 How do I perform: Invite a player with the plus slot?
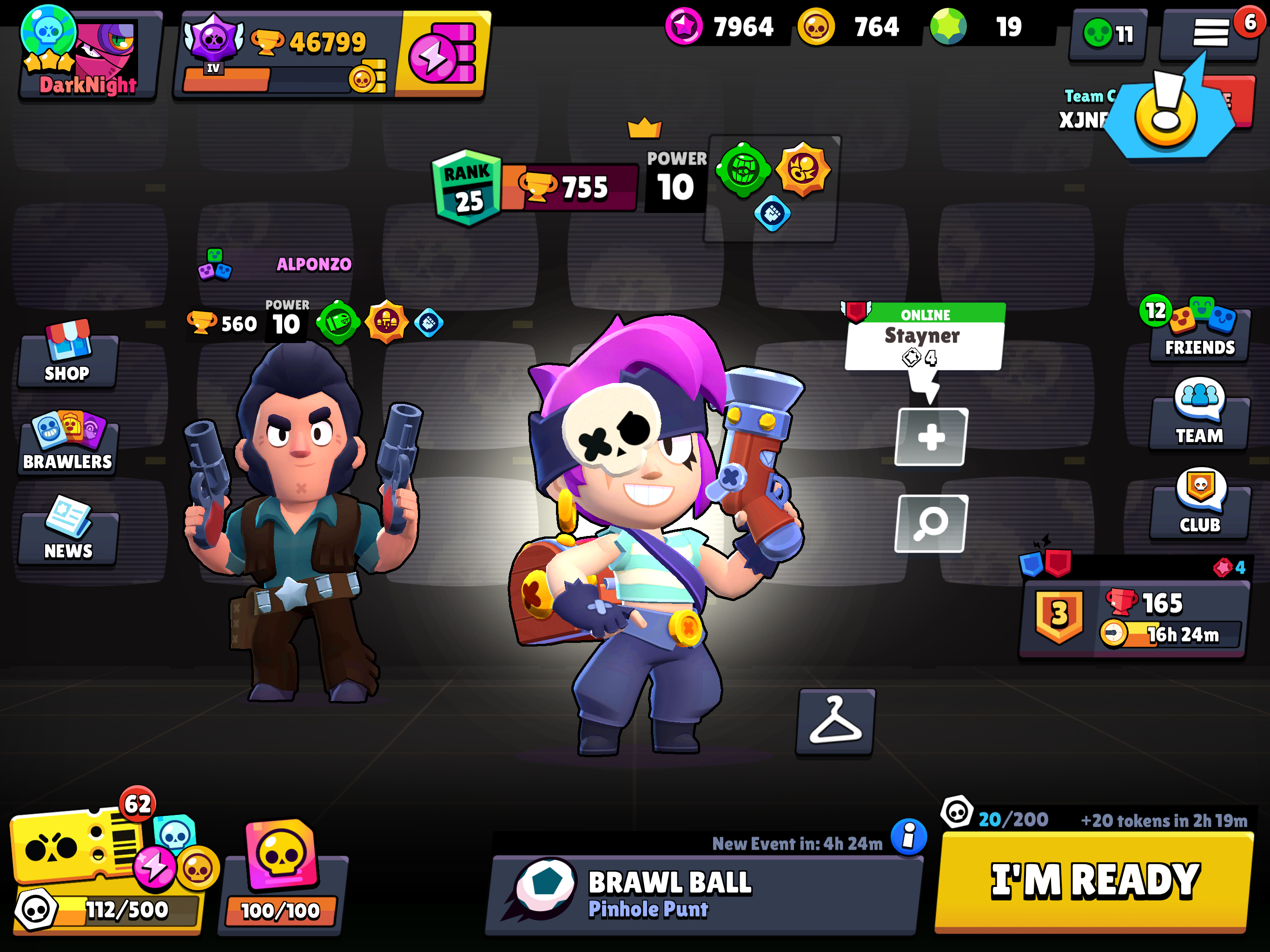931,437
